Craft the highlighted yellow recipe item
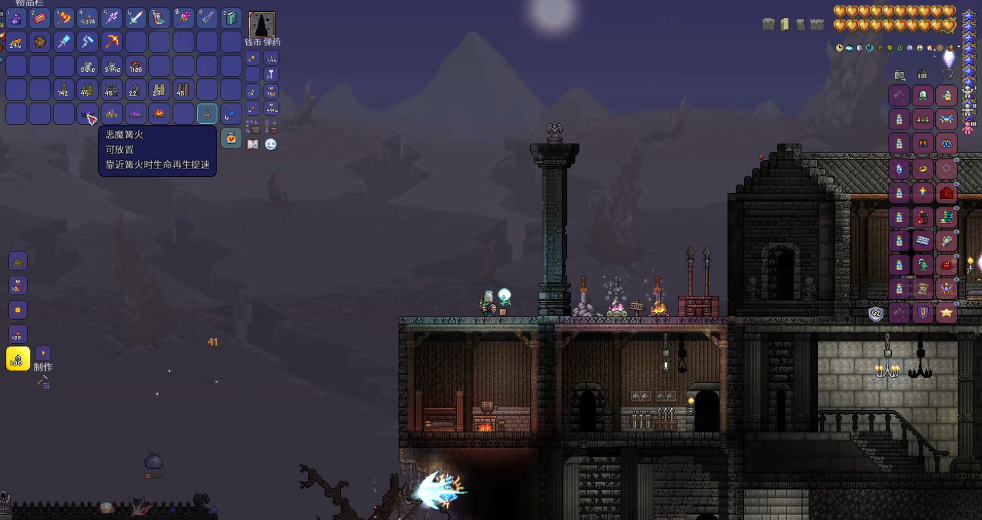 [x=18, y=359]
